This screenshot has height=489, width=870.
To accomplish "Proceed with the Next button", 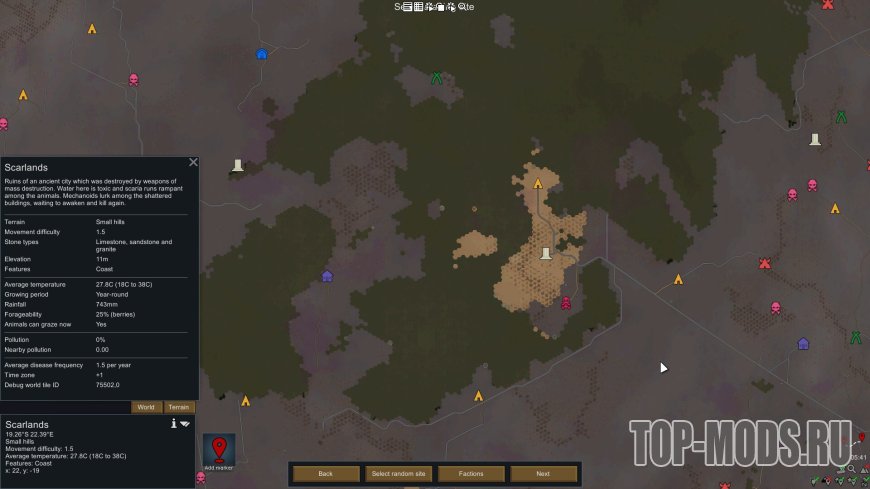I will tap(543, 474).
